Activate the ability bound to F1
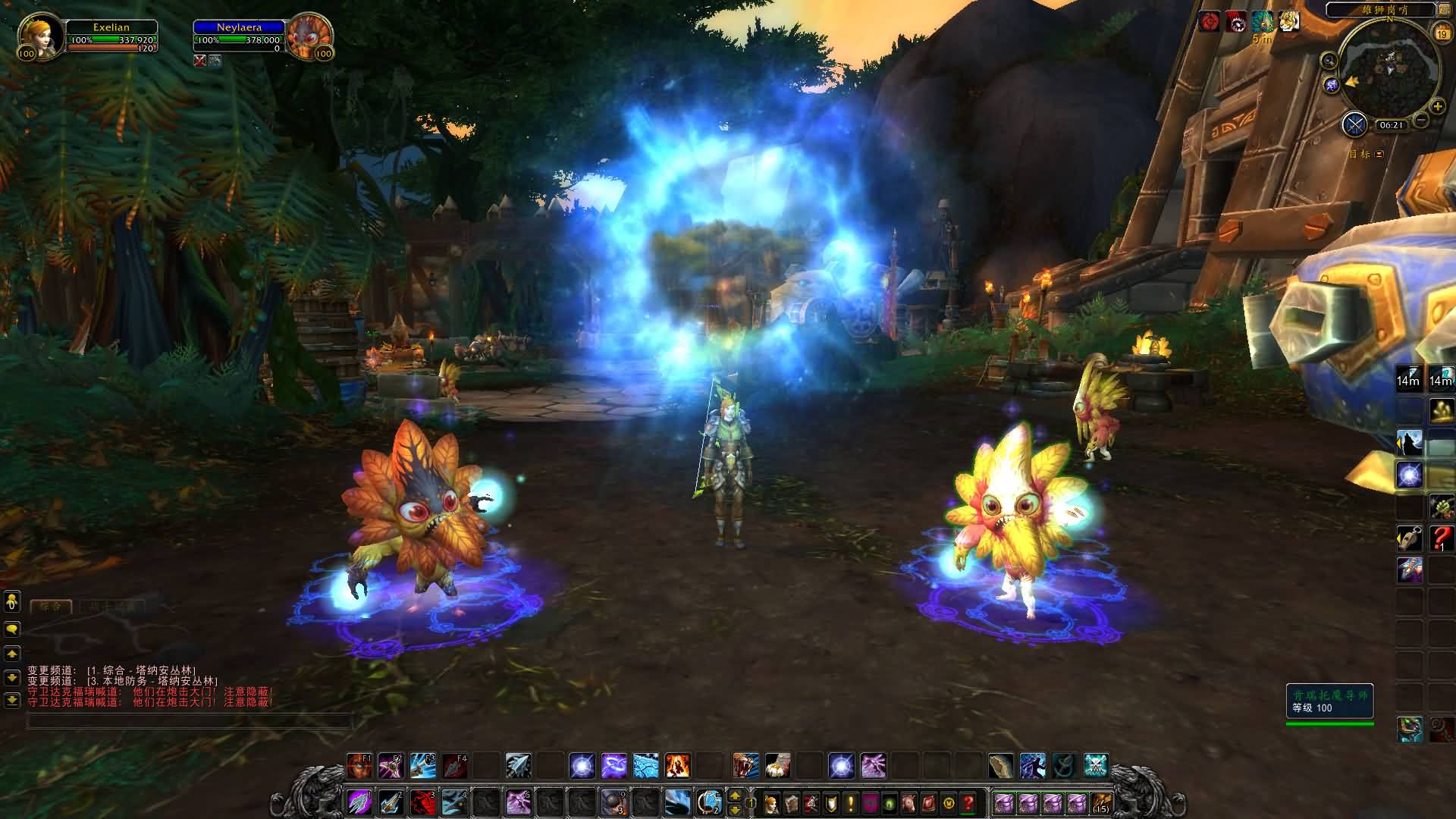Image resolution: width=1456 pixels, height=819 pixels. tap(359, 765)
